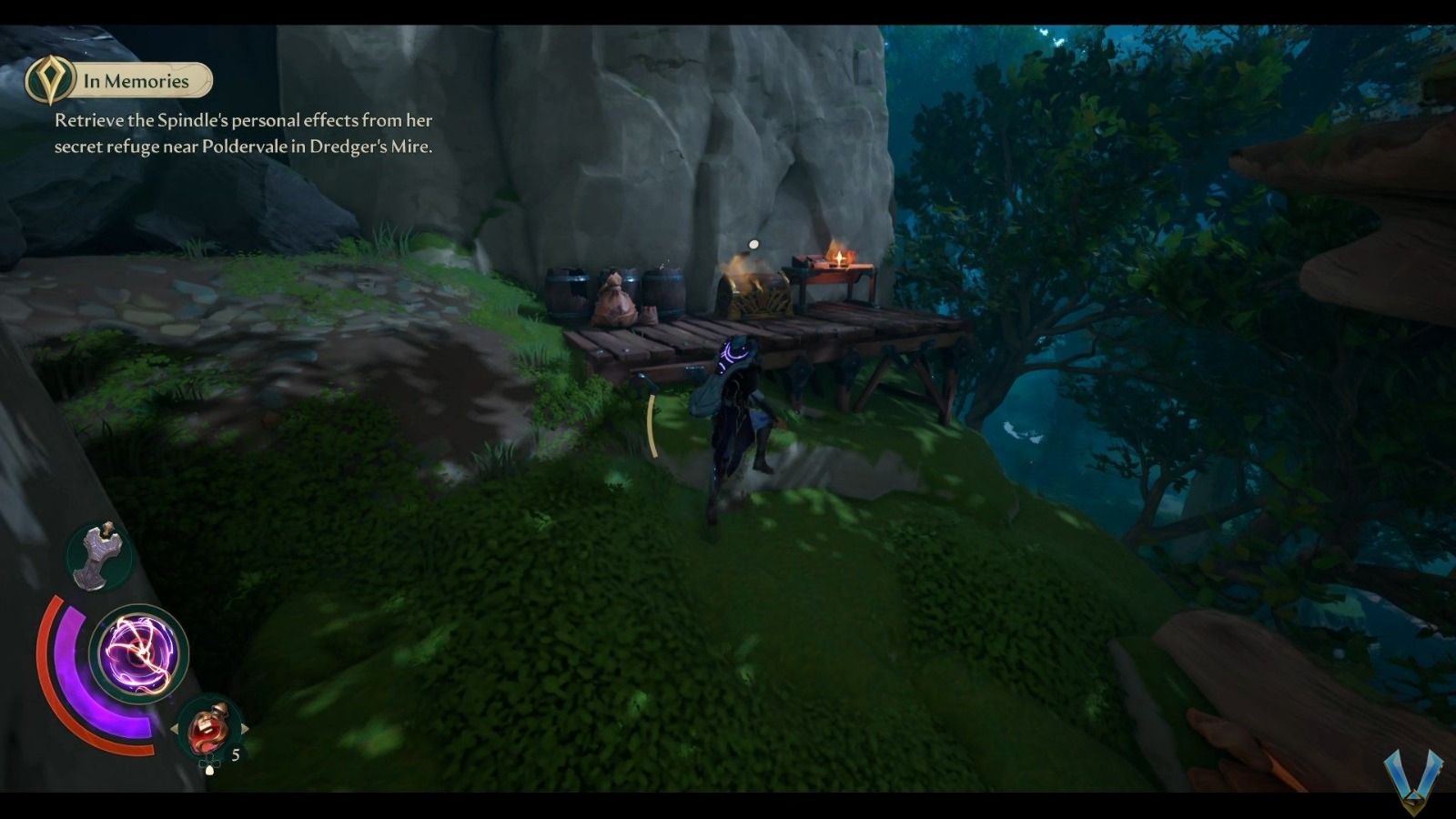Click the potion quantity badge showing 5
1456x819 pixels.
pyautogui.click(x=235, y=753)
